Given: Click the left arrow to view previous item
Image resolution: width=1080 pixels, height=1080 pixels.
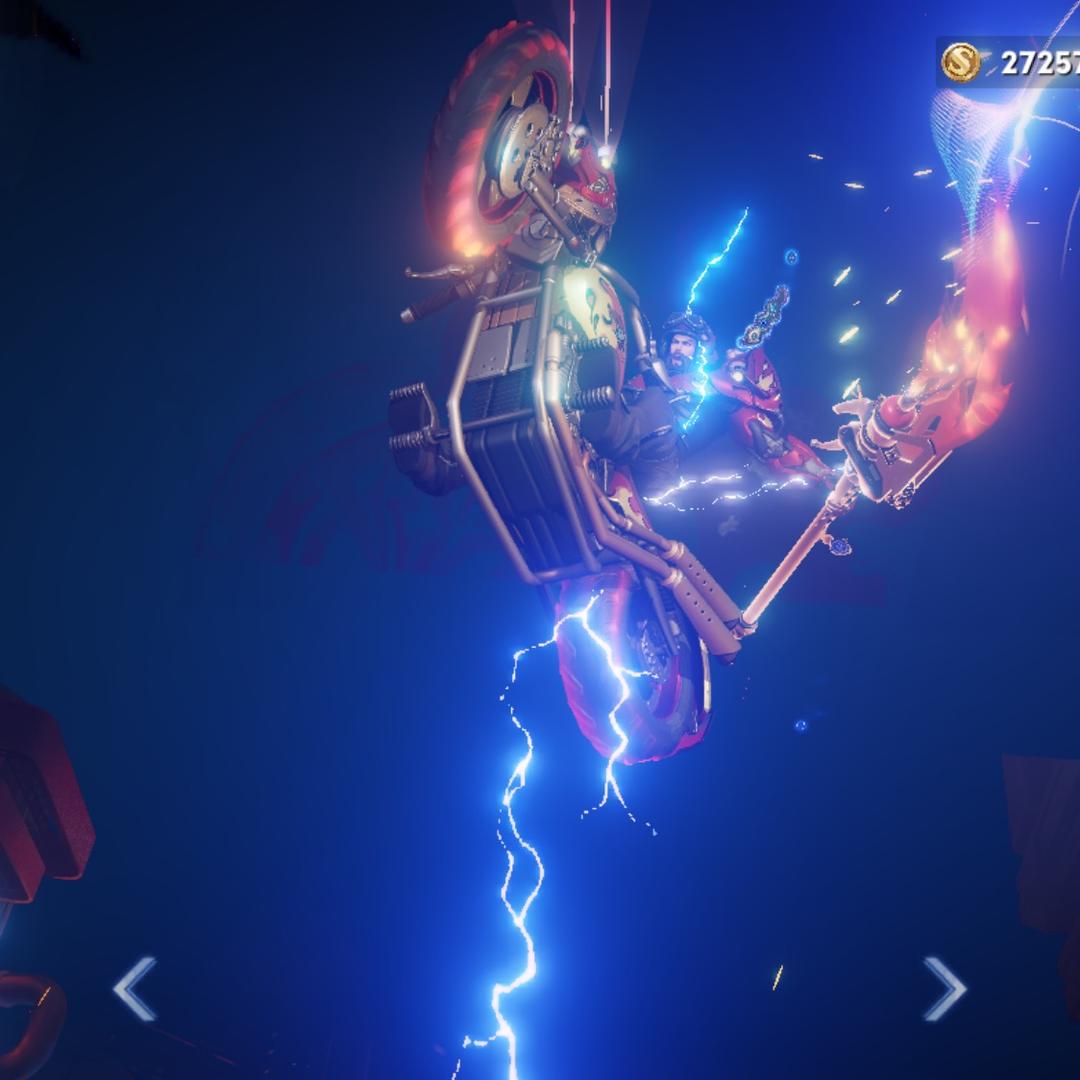Looking at the screenshot, I should pyautogui.click(x=135, y=989).
